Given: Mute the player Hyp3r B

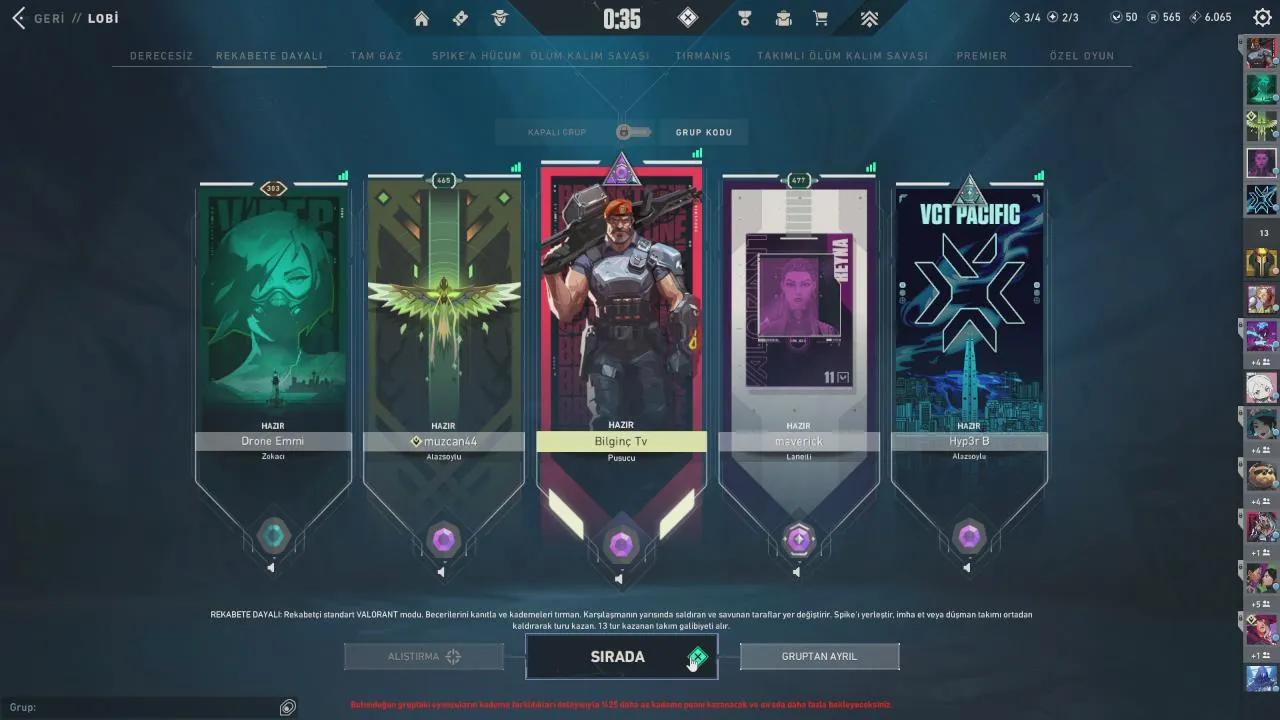Looking at the screenshot, I should (x=967, y=567).
